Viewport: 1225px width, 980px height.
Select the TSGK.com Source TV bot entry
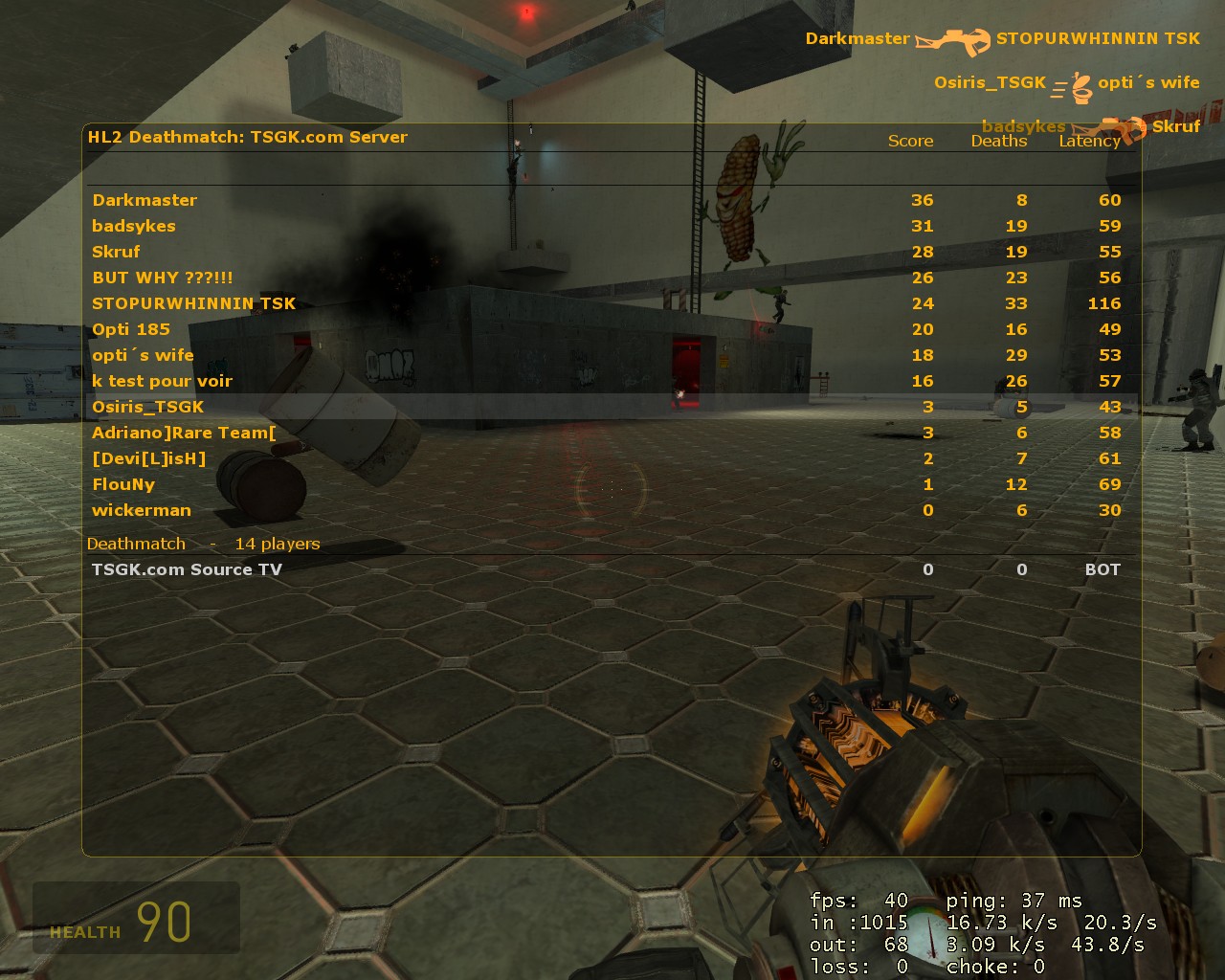(187, 568)
